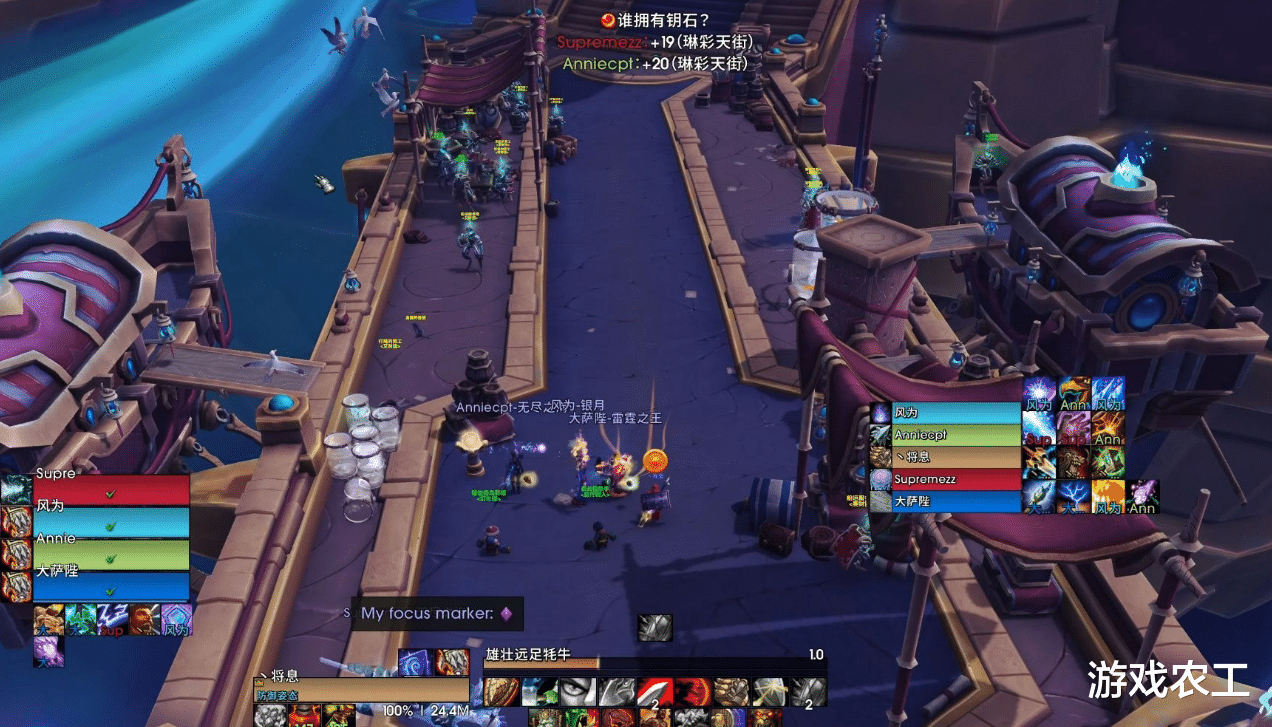This screenshot has width=1272, height=727.
Task: Select 大萨陛 in the right party list
Action: pyautogui.click(x=955, y=501)
